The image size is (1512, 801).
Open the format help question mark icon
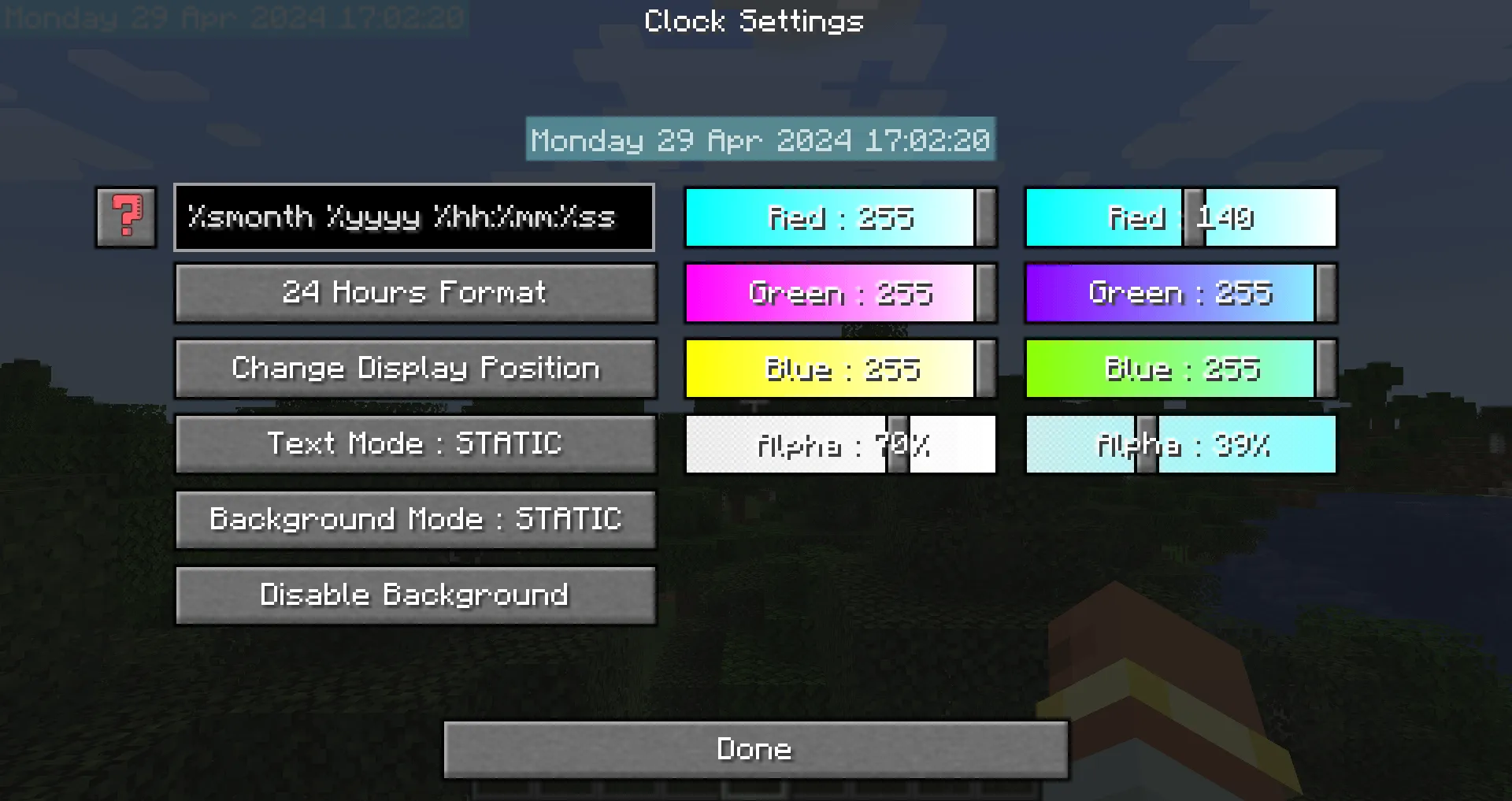[x=125, y=218]
